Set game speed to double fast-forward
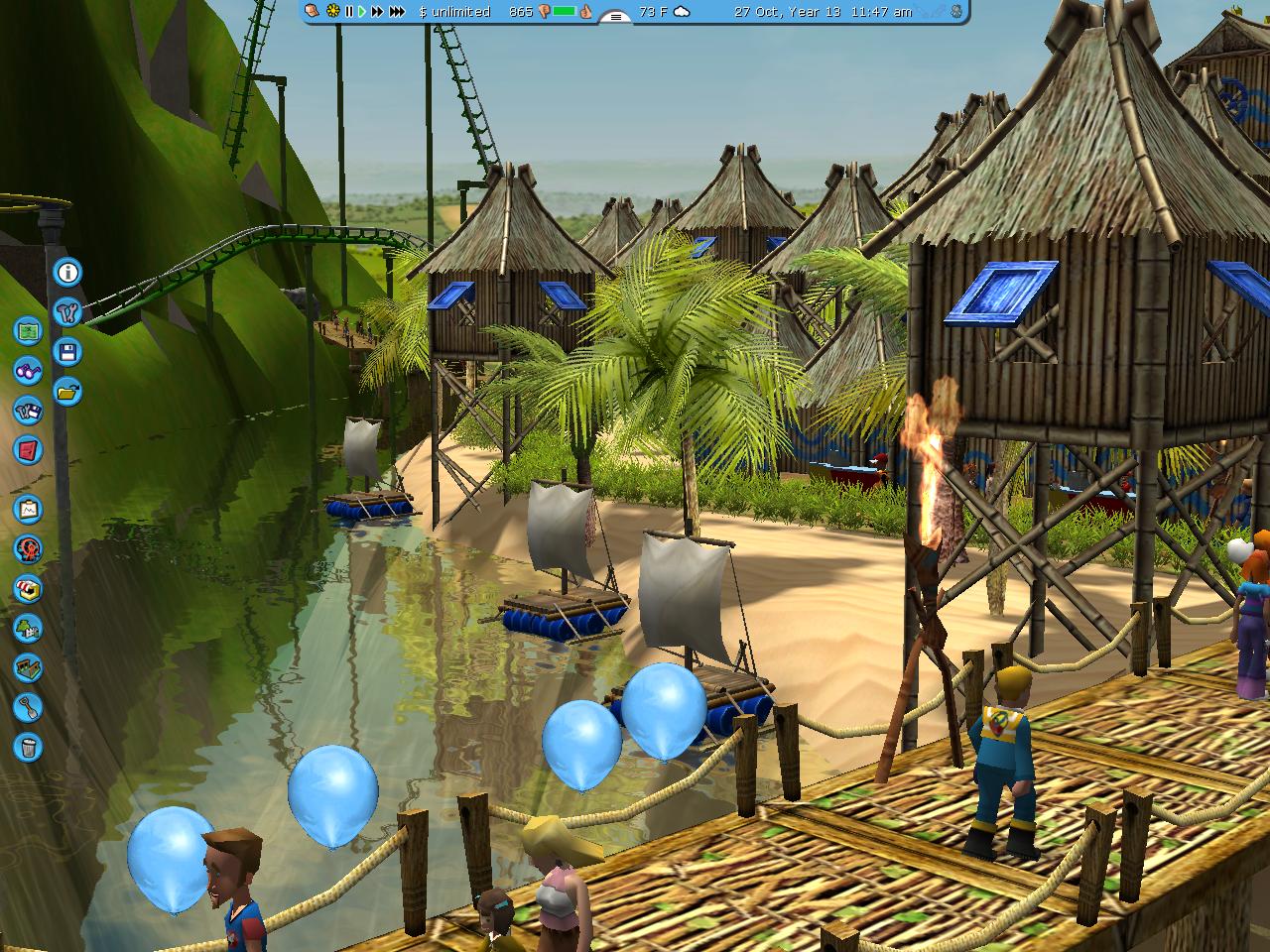This screenshot has width=1270, height=952. [x=377, y=11]
